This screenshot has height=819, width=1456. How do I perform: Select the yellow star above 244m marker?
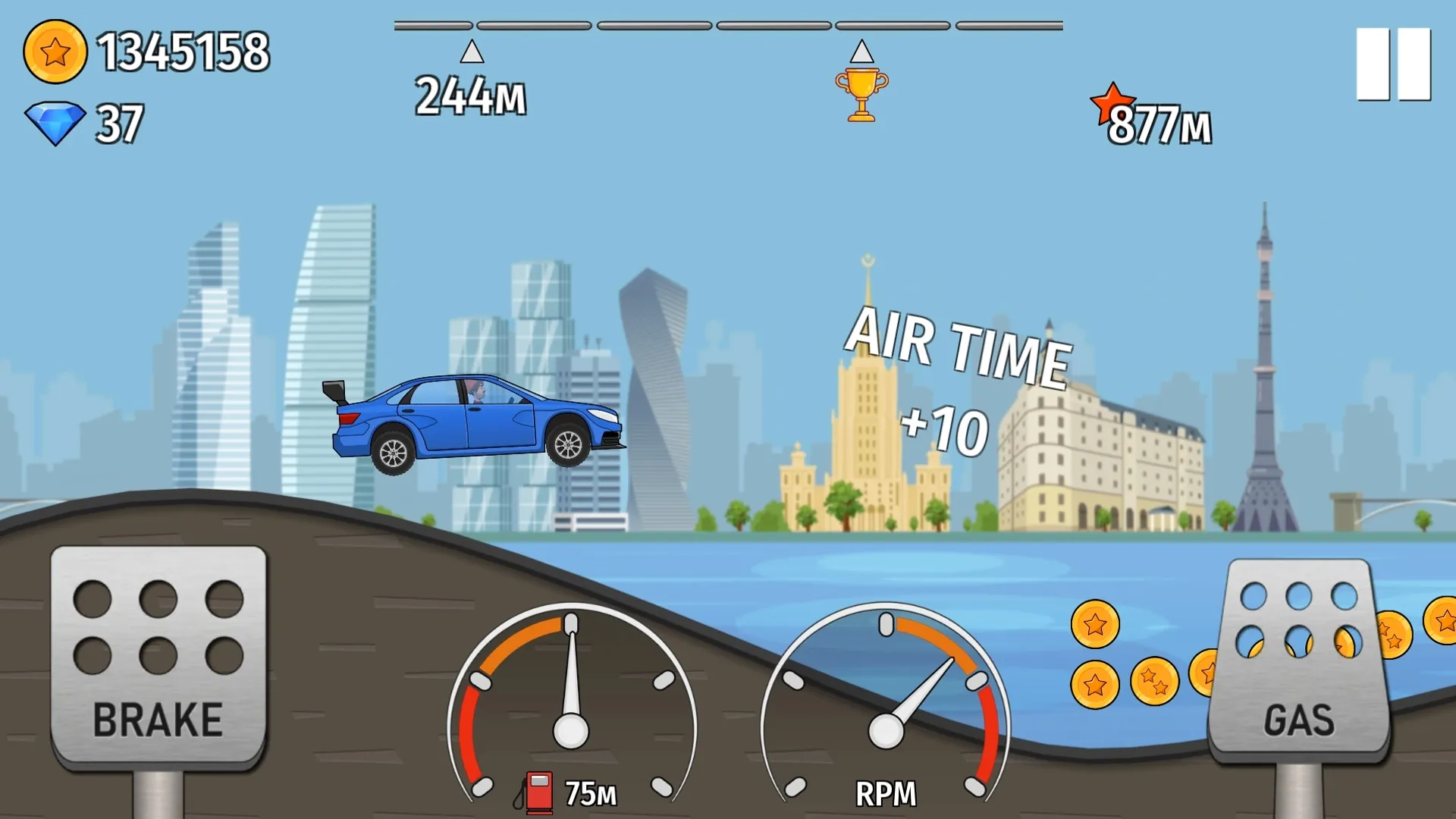(470, 52)
